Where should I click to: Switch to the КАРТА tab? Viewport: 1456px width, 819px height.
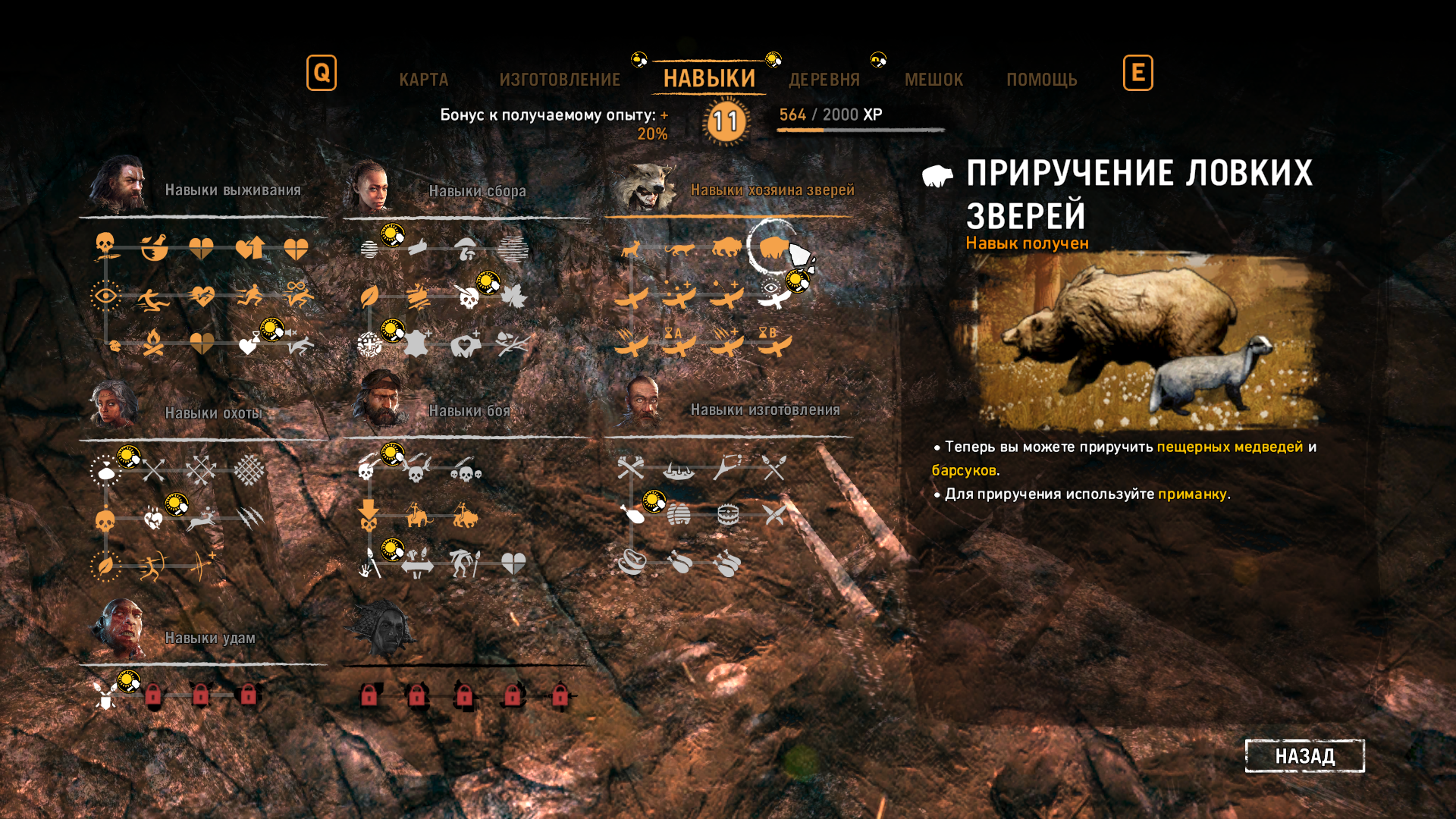pyautogui.click(x=423, y=80)
